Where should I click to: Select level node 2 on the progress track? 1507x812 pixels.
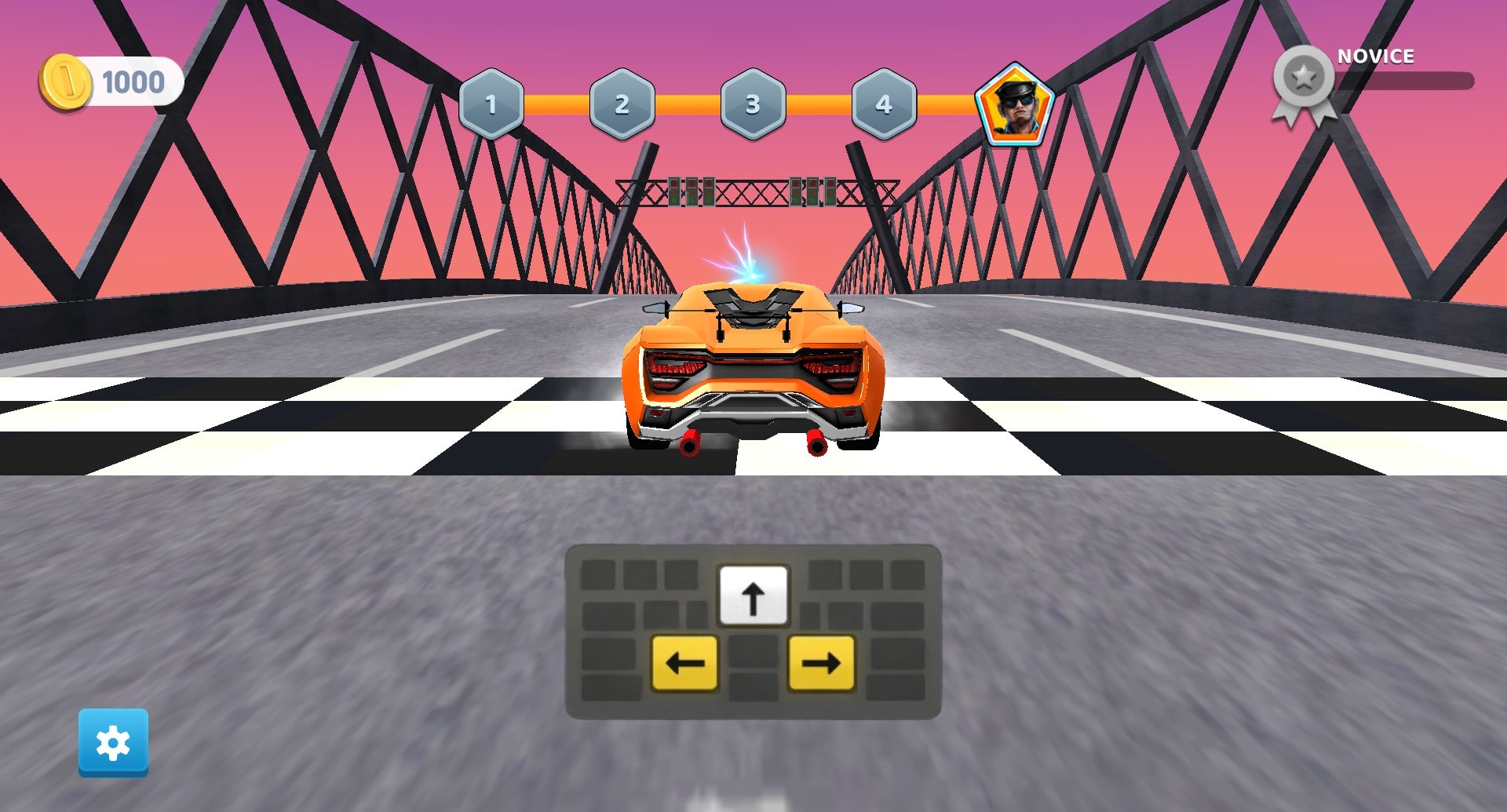click(623, 102)
